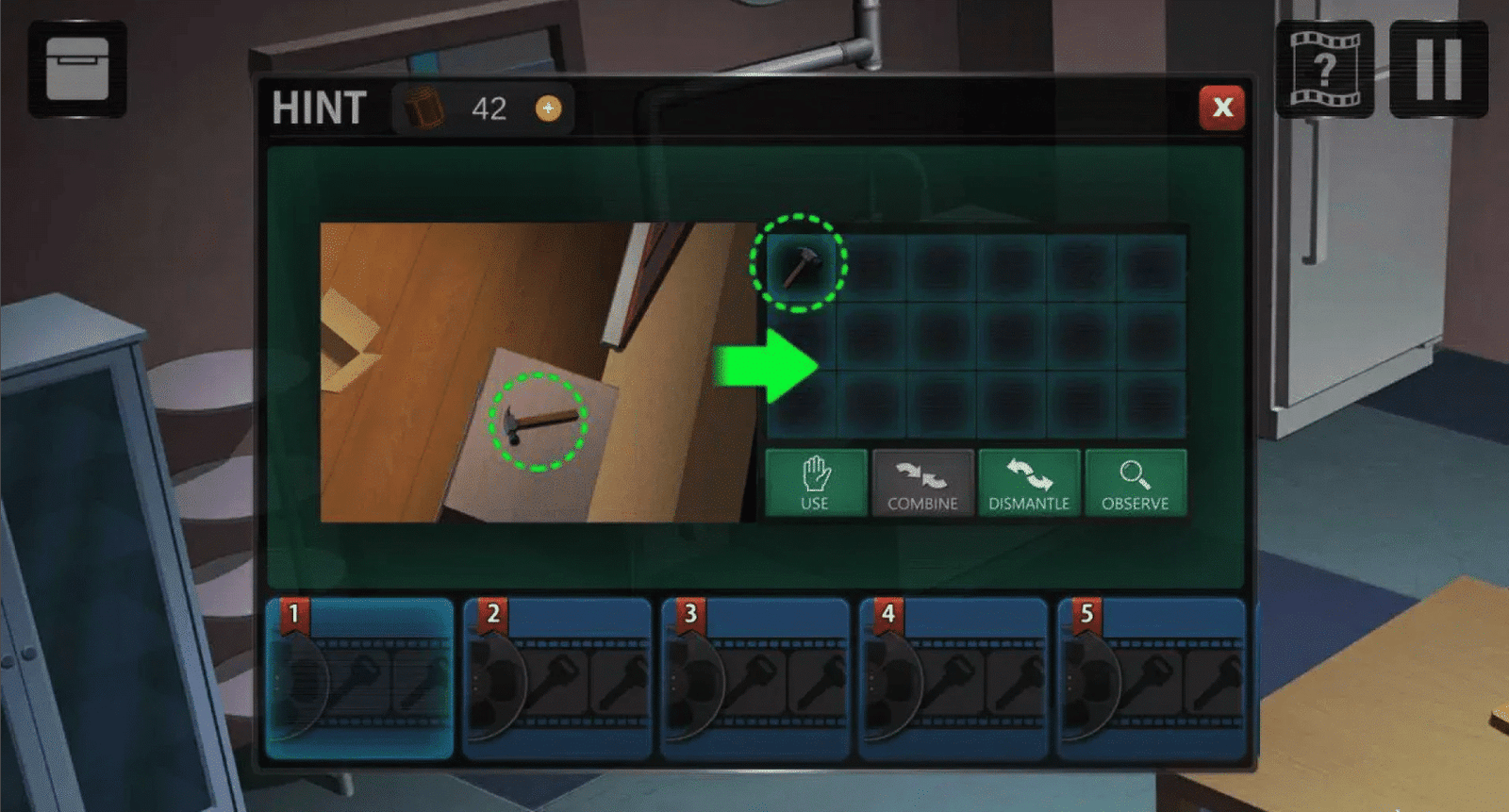Choose the DISMANTLE arrows icon
This screenshot has height=812, width=1509.
click(1029, 482)
